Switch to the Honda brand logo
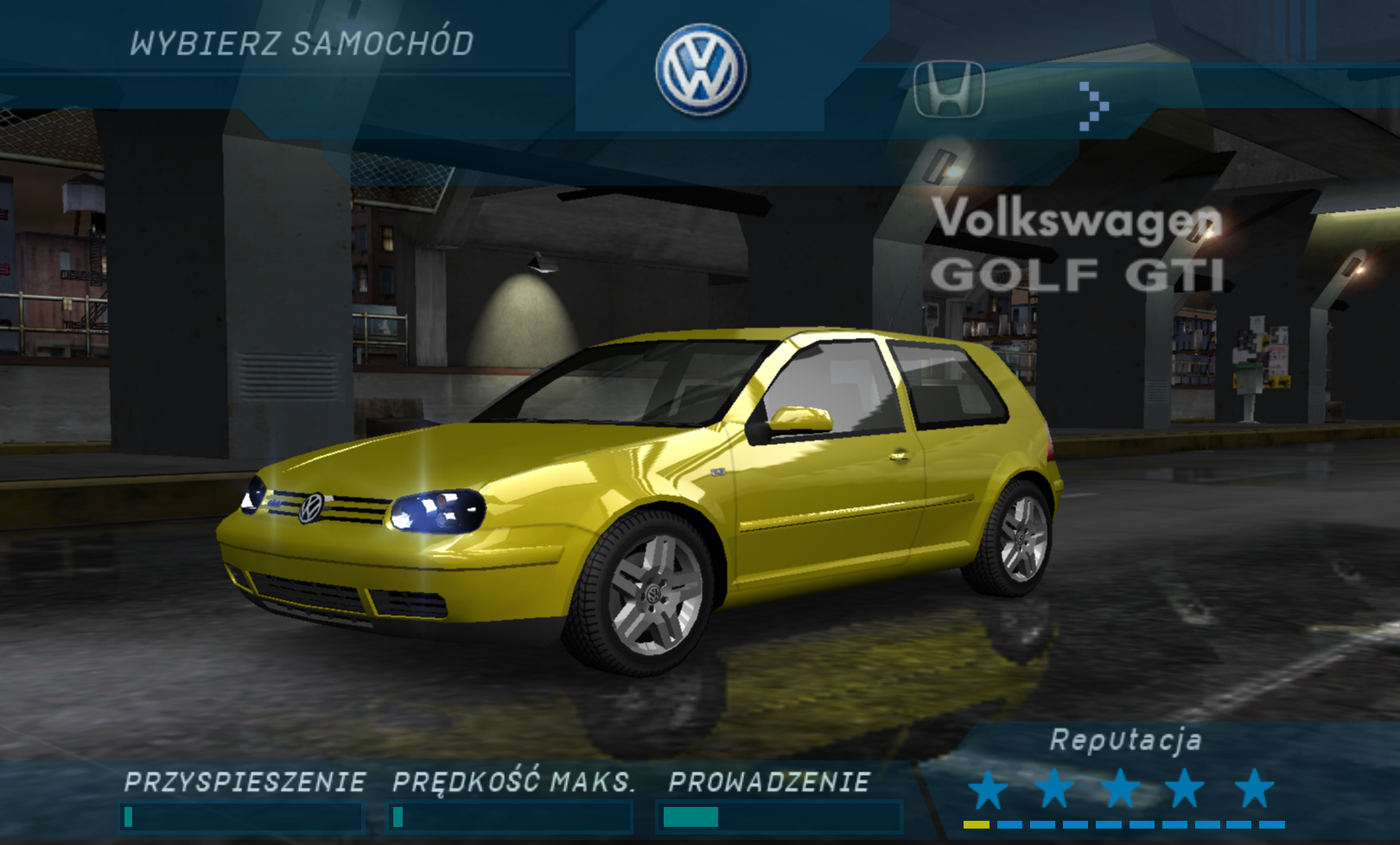The height and width of the screenshot is (845, 1400). coord(949,89)
